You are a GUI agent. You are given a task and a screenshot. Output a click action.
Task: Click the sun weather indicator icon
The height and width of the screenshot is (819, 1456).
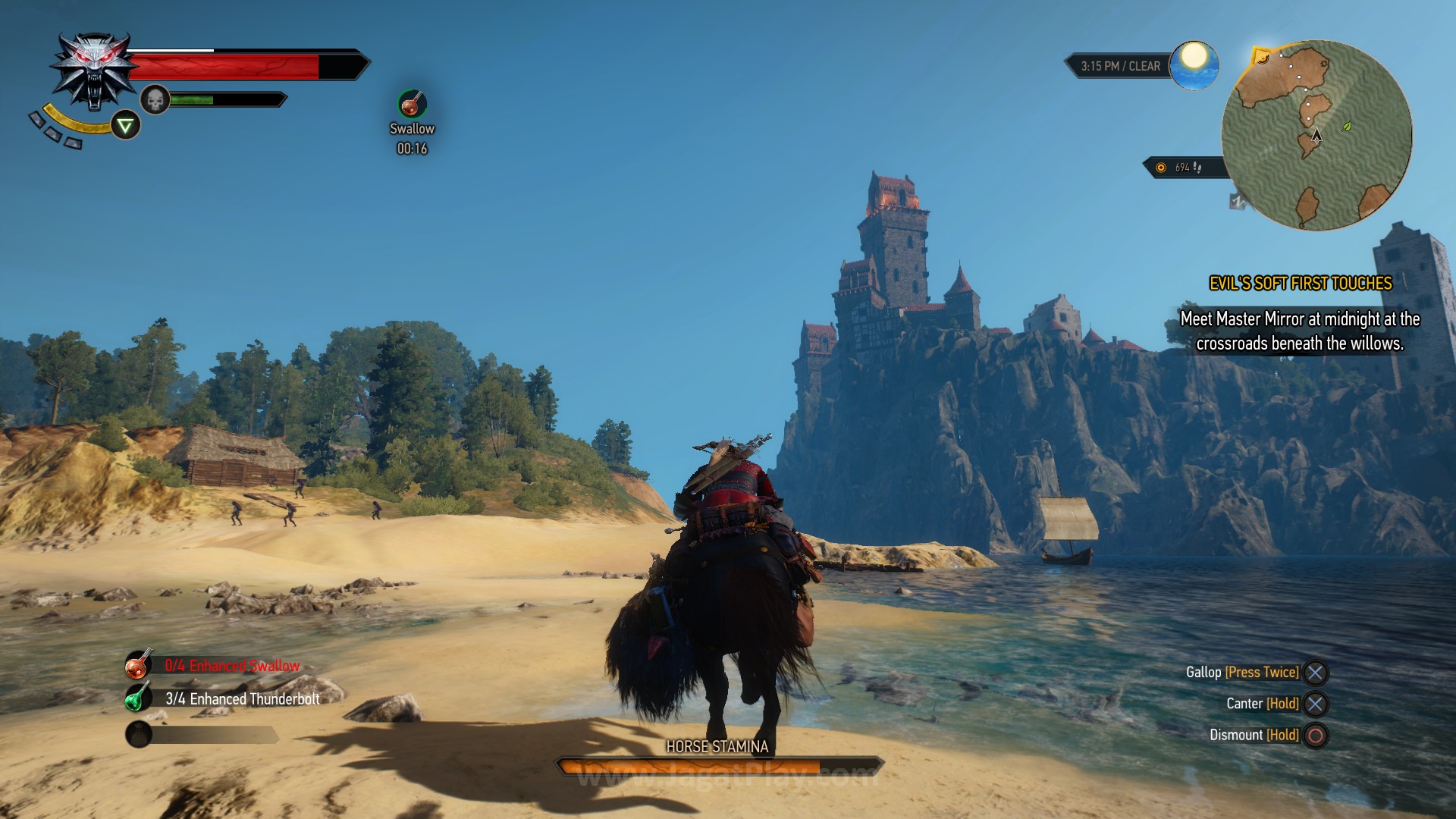click(x=1194, y=65)
